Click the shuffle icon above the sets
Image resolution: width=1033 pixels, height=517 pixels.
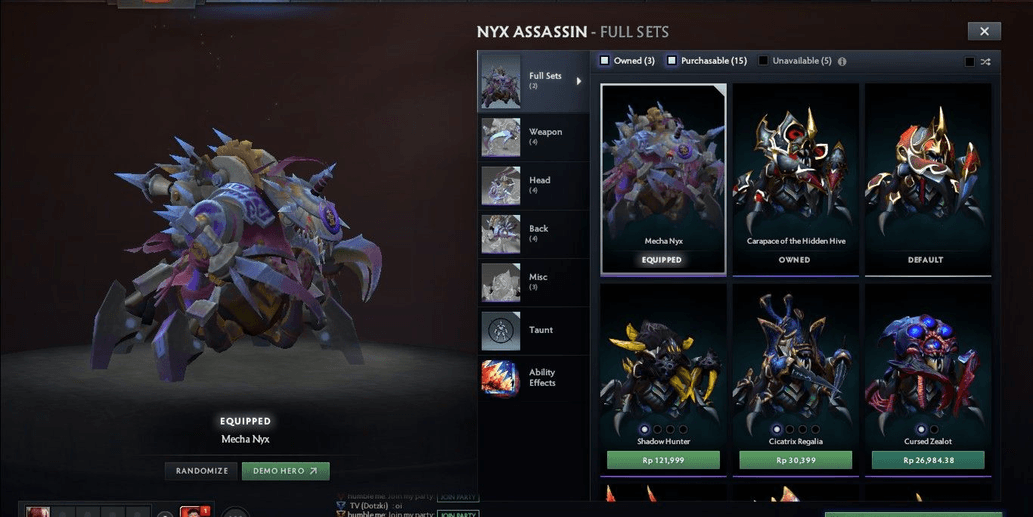pos(985,62)
